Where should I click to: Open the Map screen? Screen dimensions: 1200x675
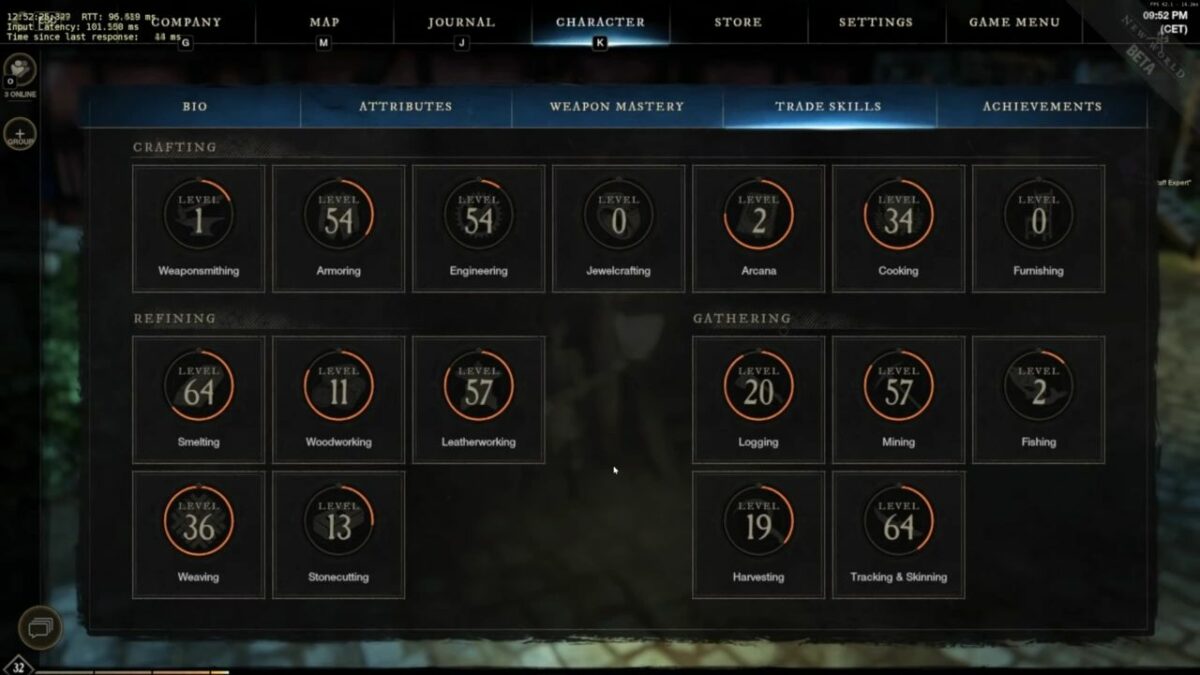click(x=324, y=22)
